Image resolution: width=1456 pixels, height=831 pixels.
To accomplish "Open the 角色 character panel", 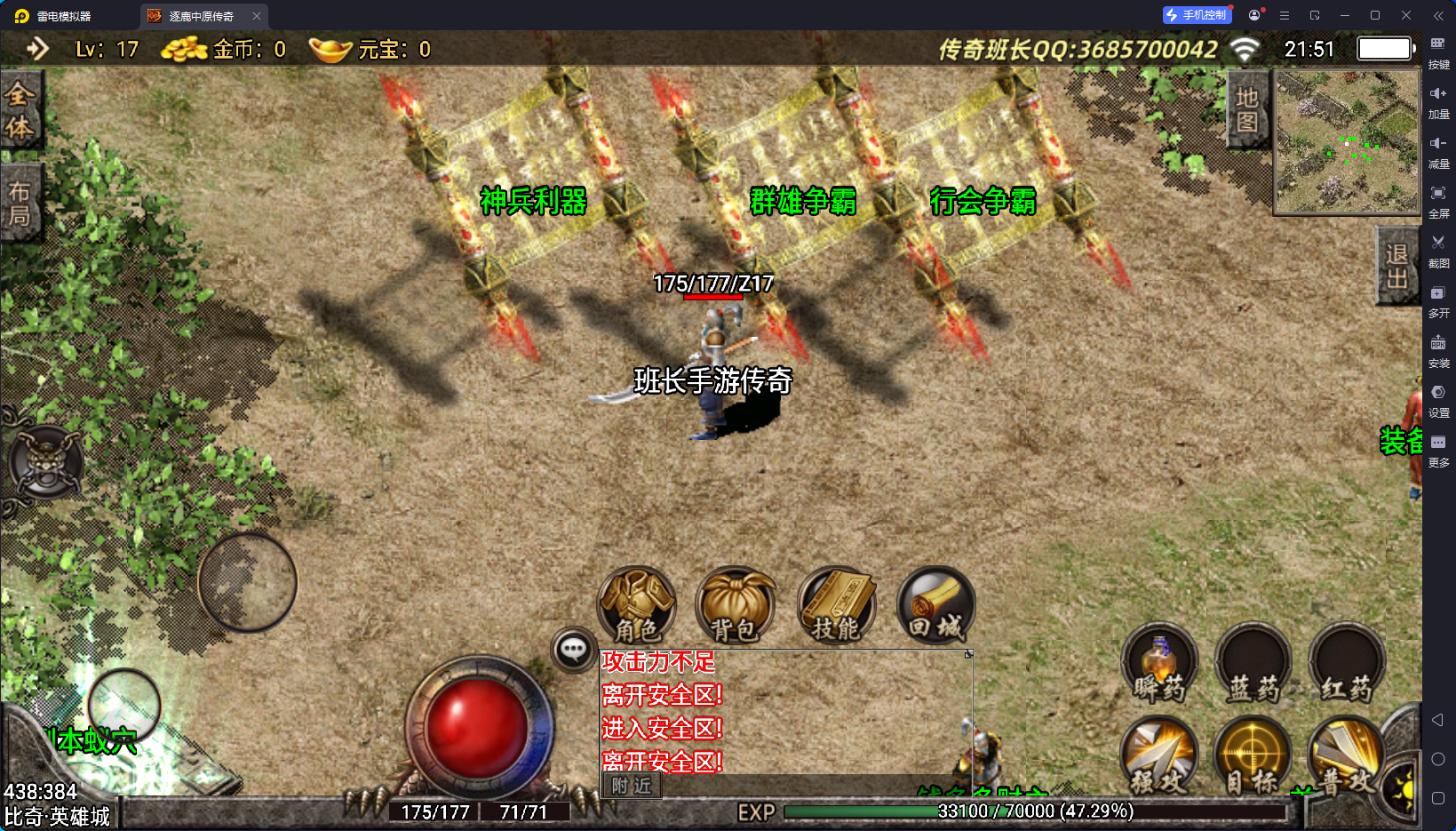I will 637,605.
